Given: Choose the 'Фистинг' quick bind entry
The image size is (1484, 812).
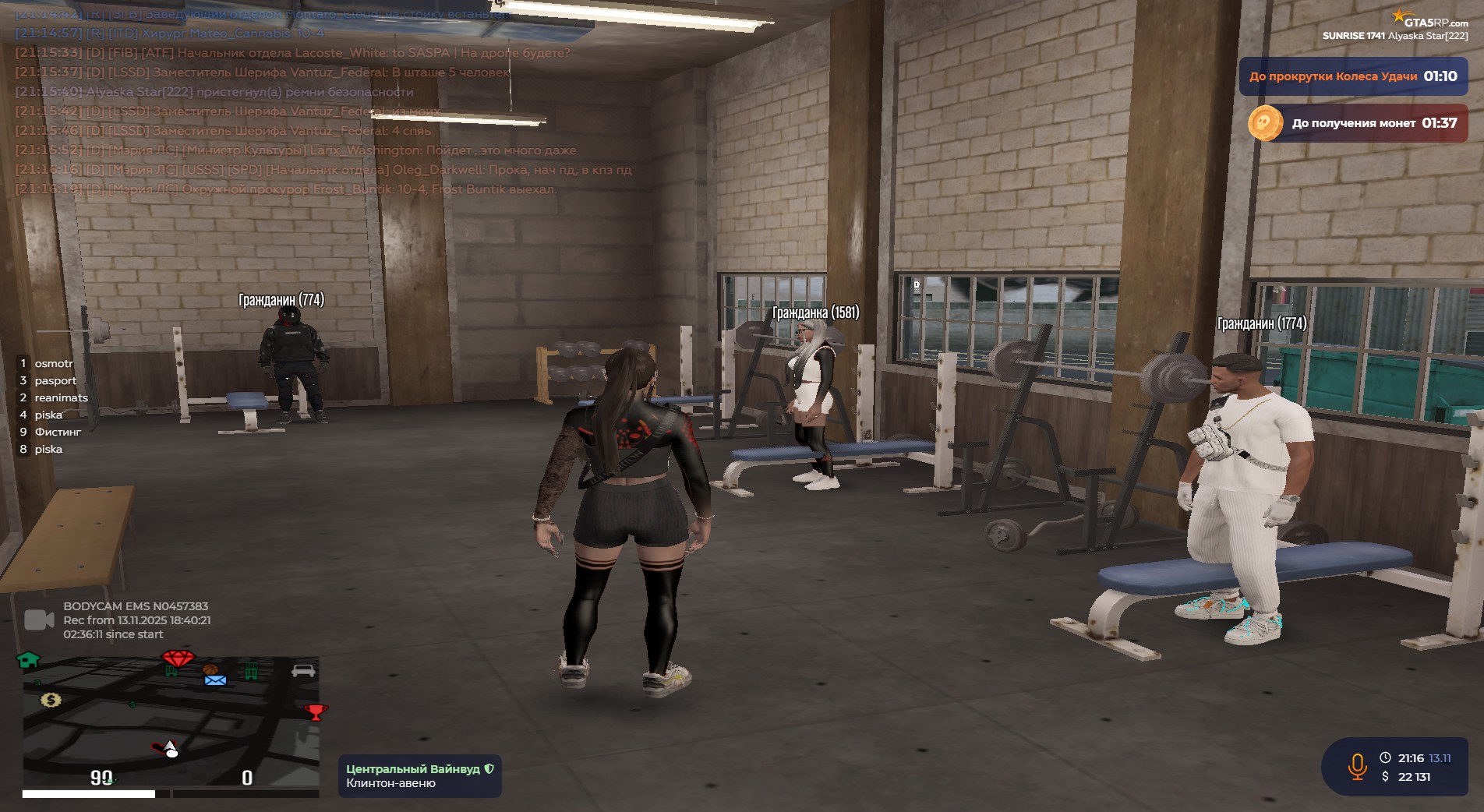Looking at the screenshot, I should 58,432.
